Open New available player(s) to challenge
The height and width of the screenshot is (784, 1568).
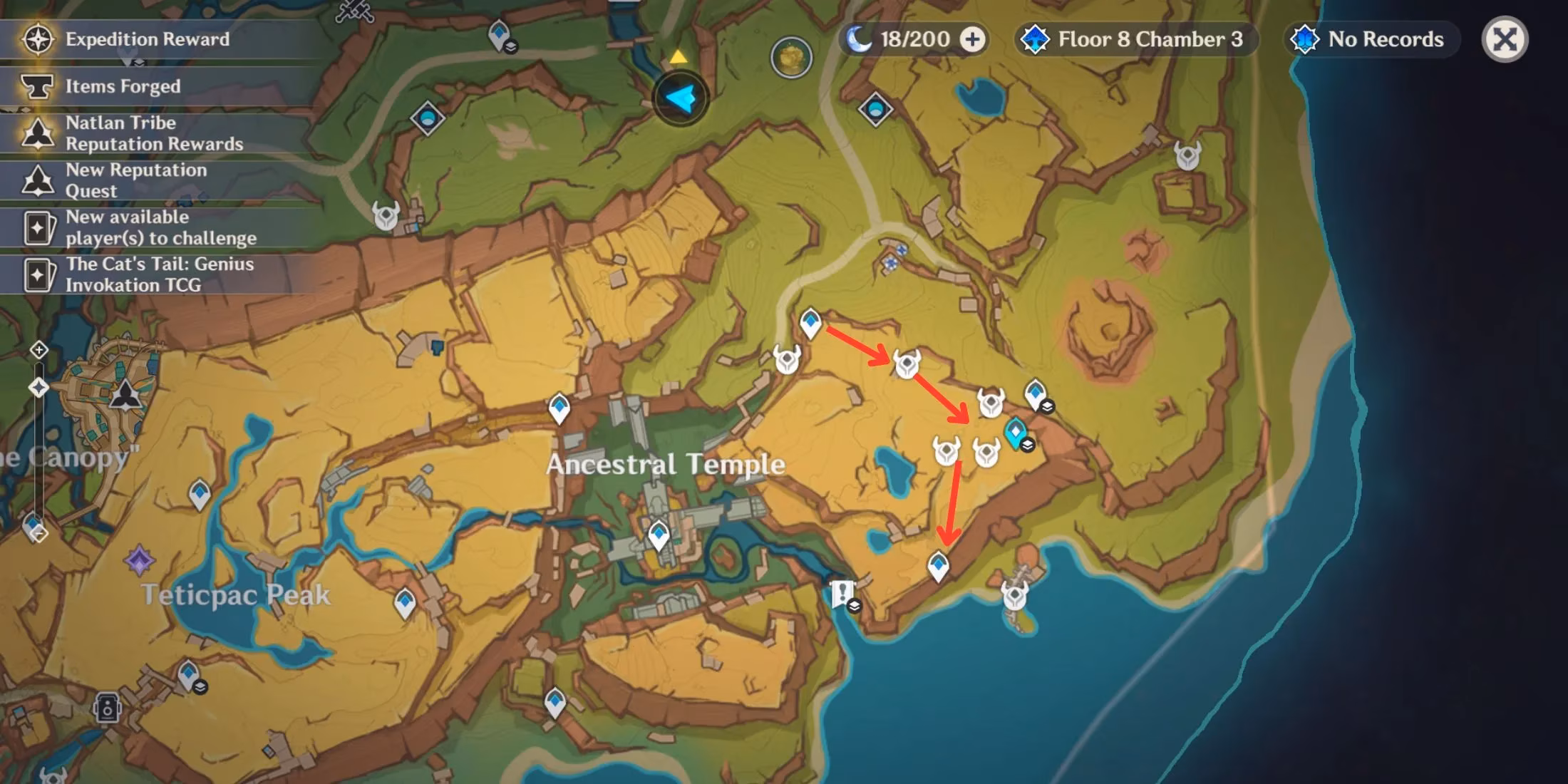tap(160, 227)
